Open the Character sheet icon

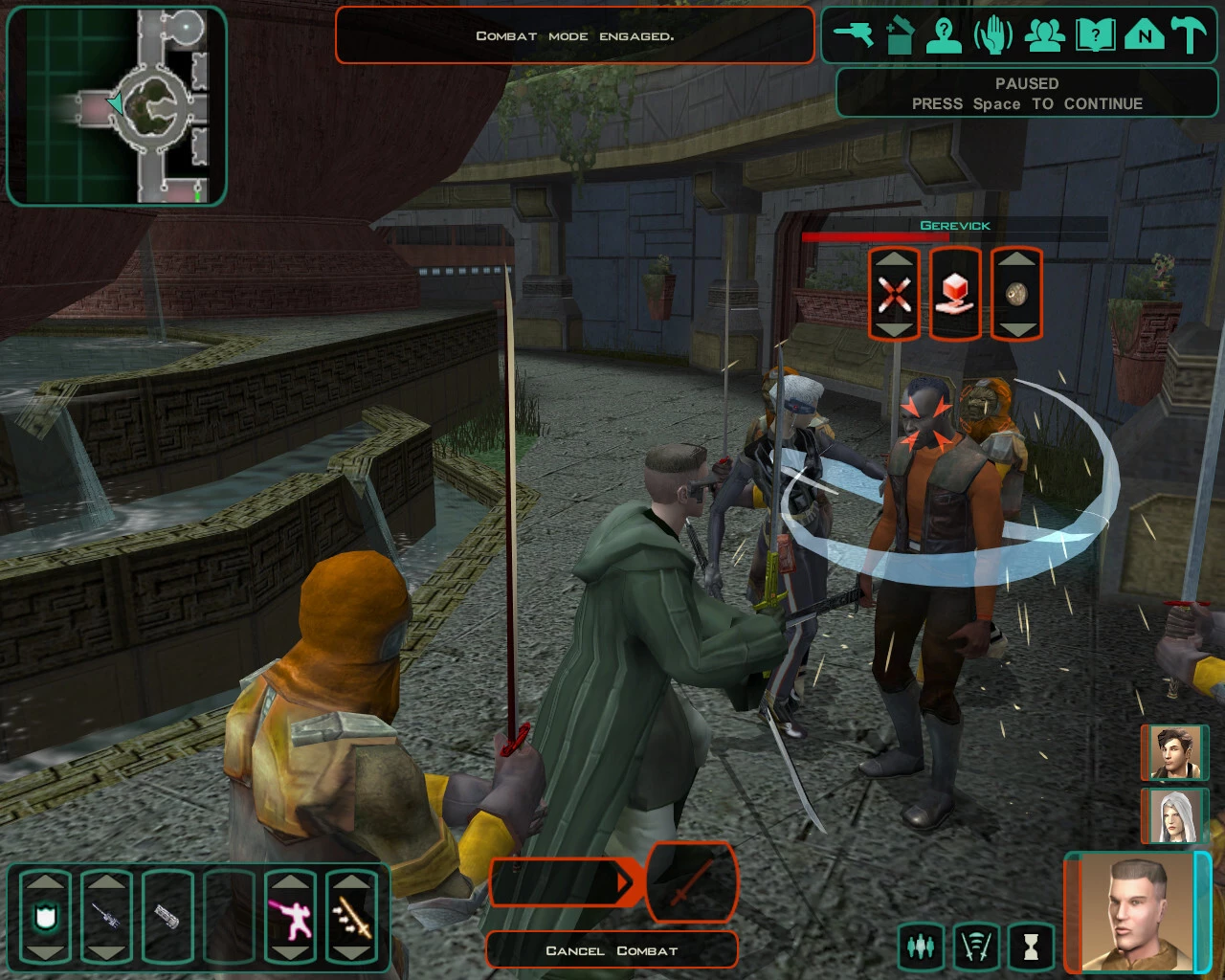click(945, 35)
